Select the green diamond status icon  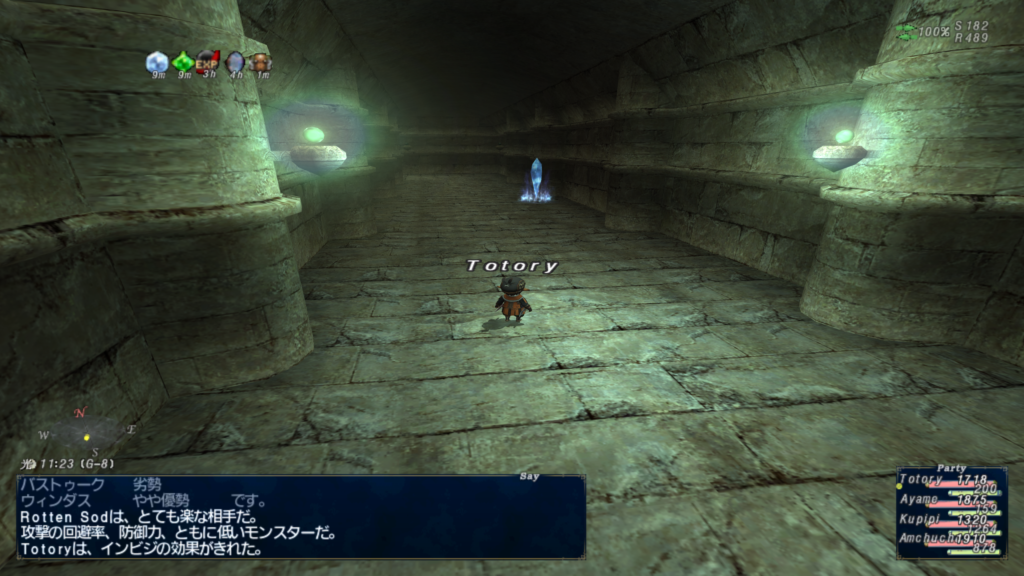click(x=183, y=62)
